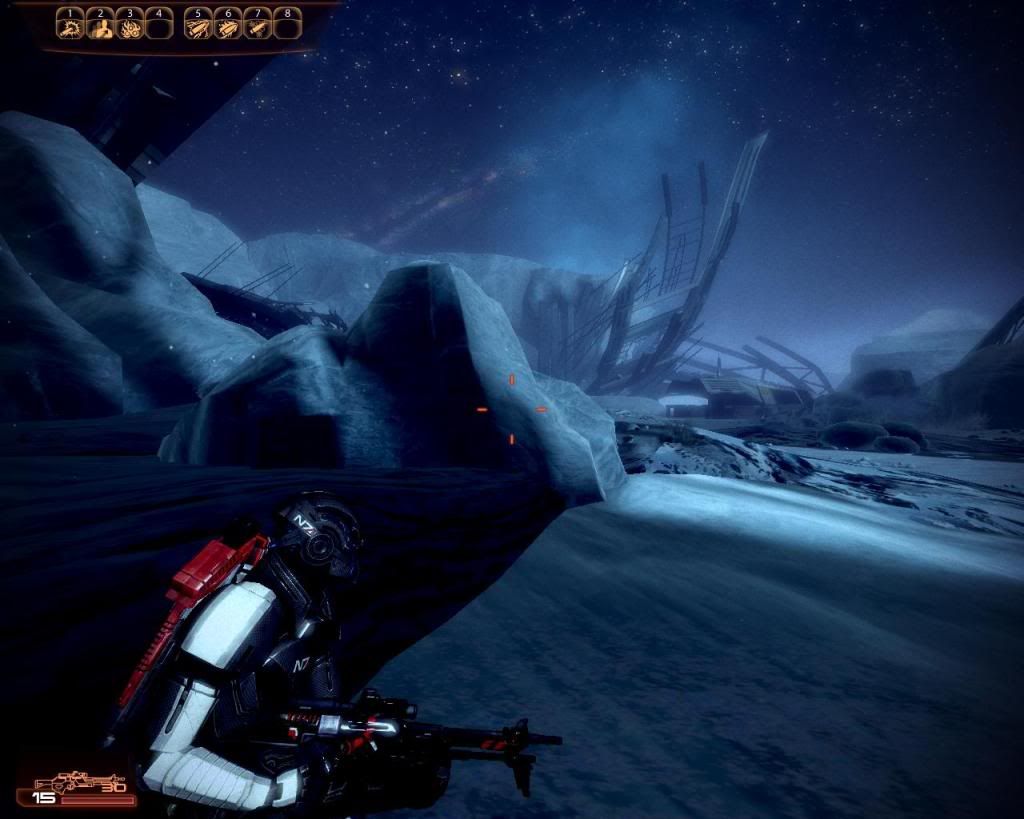Activate the burst shot power in slot 1
This screenshot has width=1024, height=819.
click(x=70, y=27)
